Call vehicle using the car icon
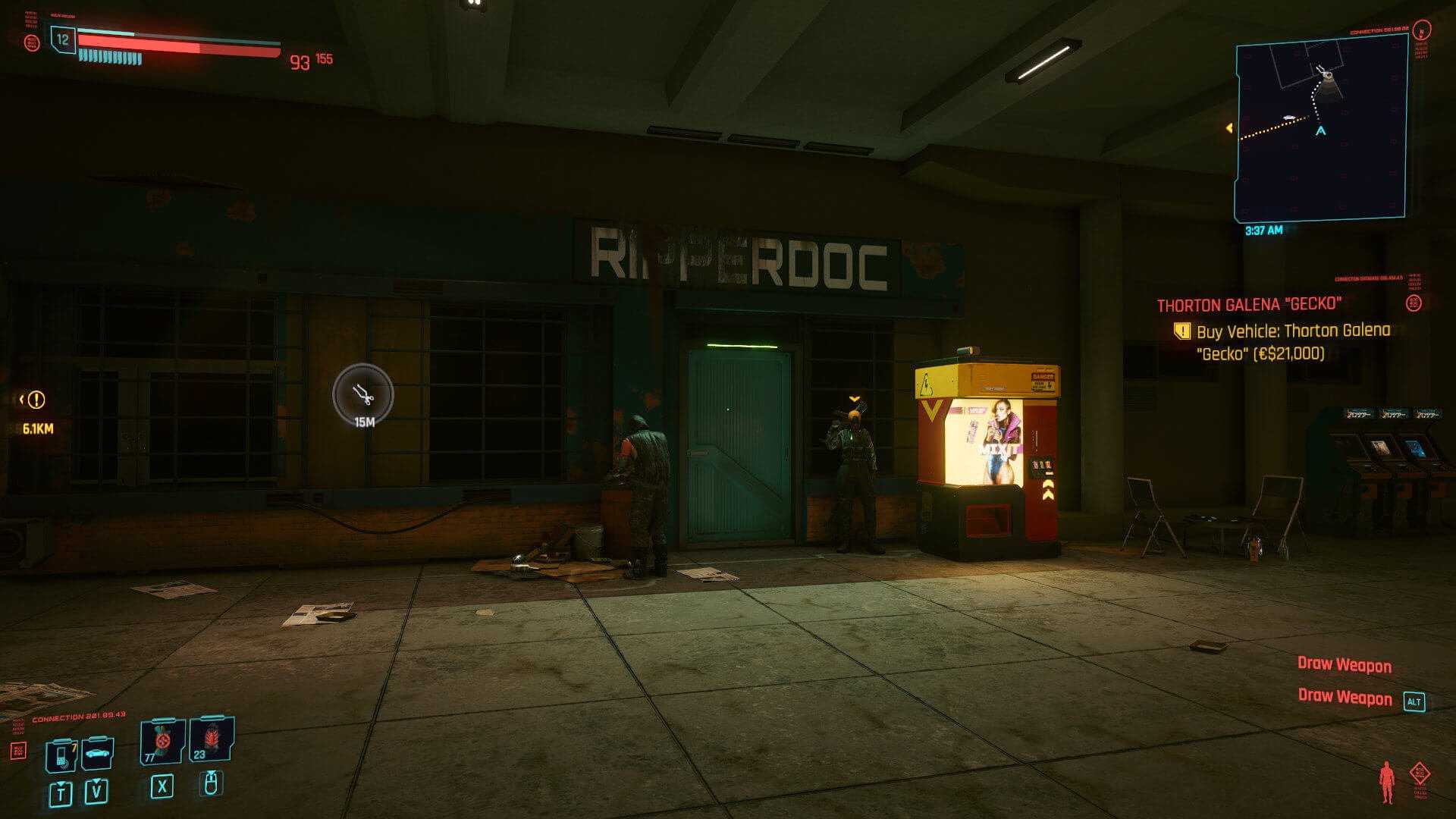This screenshot has height=819, width=1456. 97,753
